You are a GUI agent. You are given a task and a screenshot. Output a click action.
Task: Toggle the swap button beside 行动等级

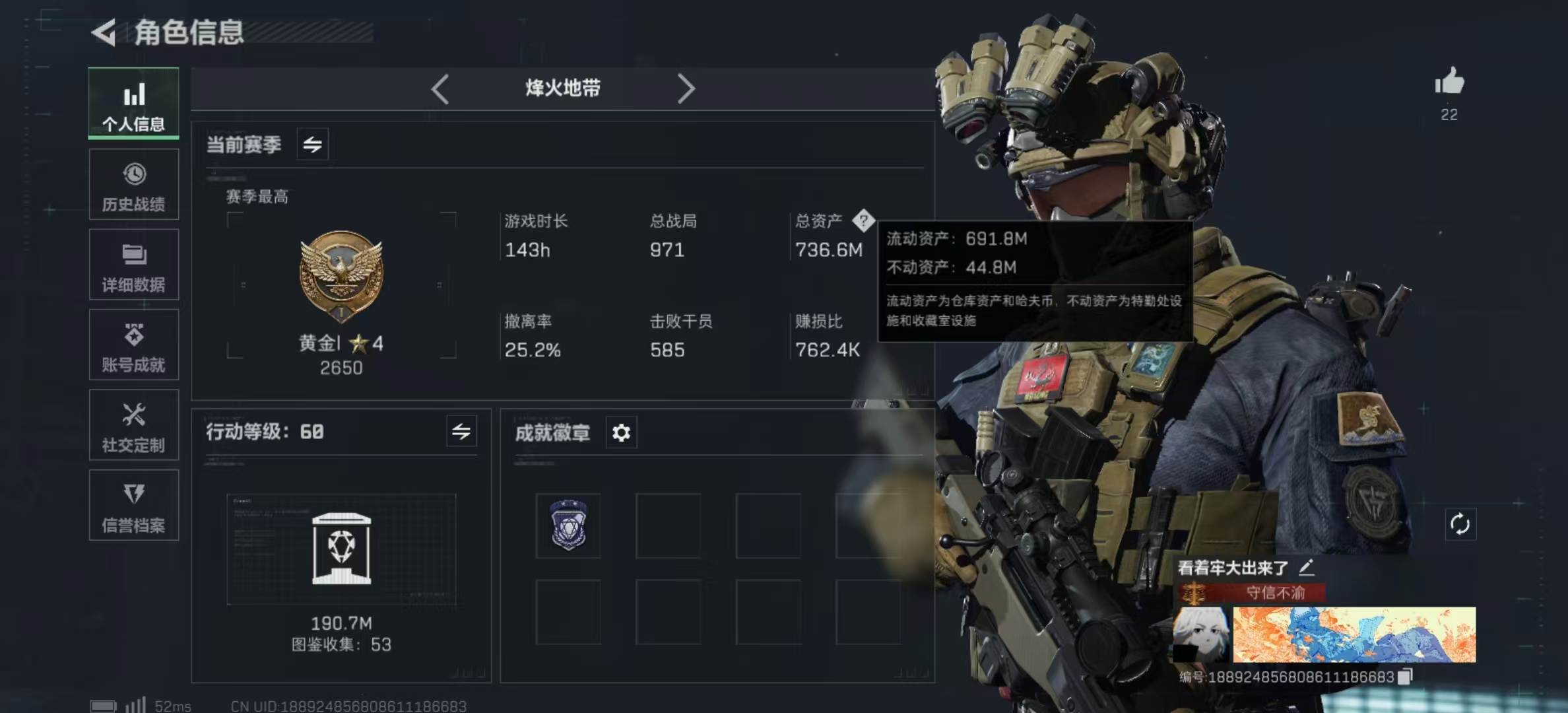(x=461, y=432)
